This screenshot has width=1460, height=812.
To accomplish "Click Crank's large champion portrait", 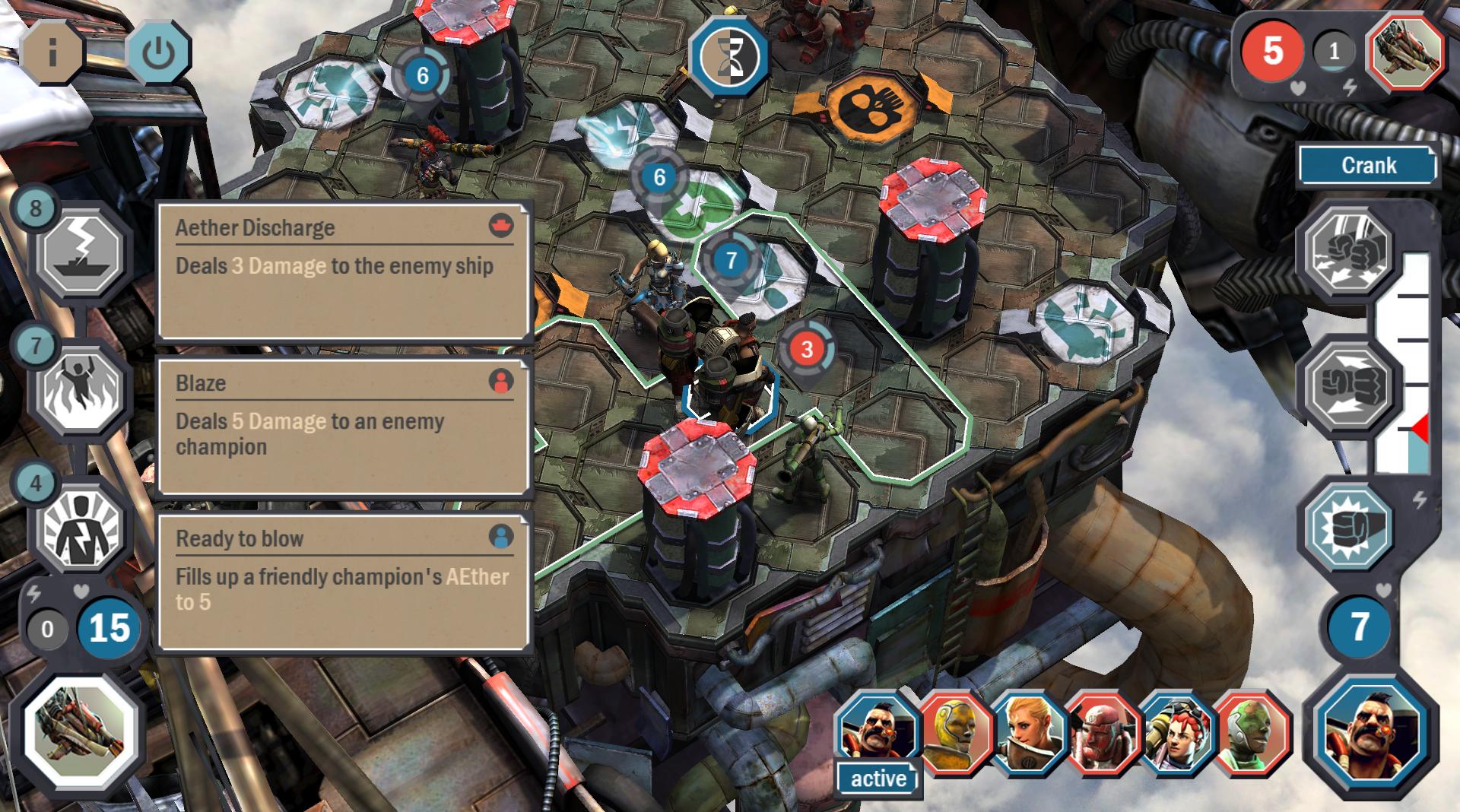I will (x=1370, y=734).
